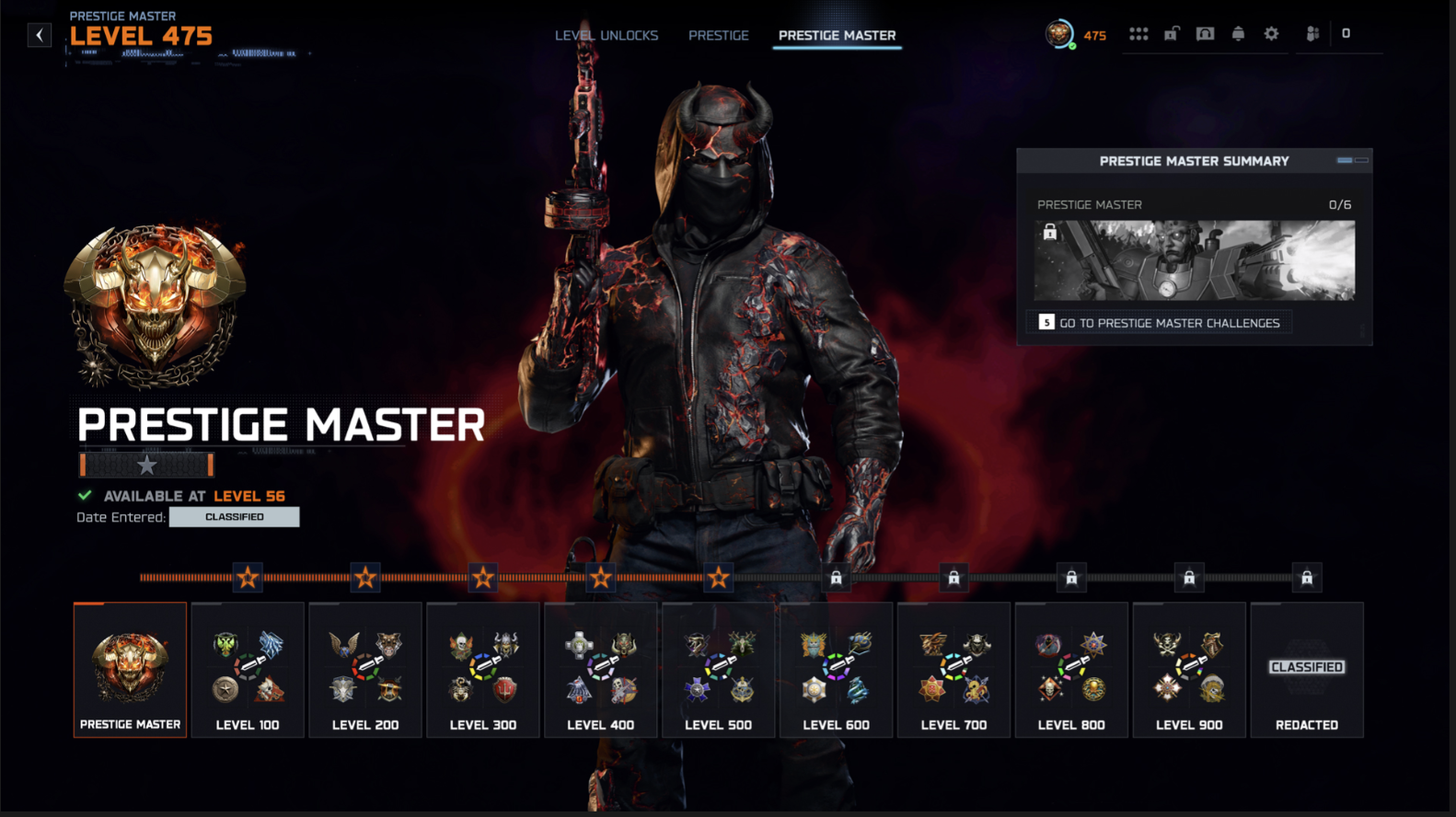Open the Classified Redacted tile

coord(1307,670)
